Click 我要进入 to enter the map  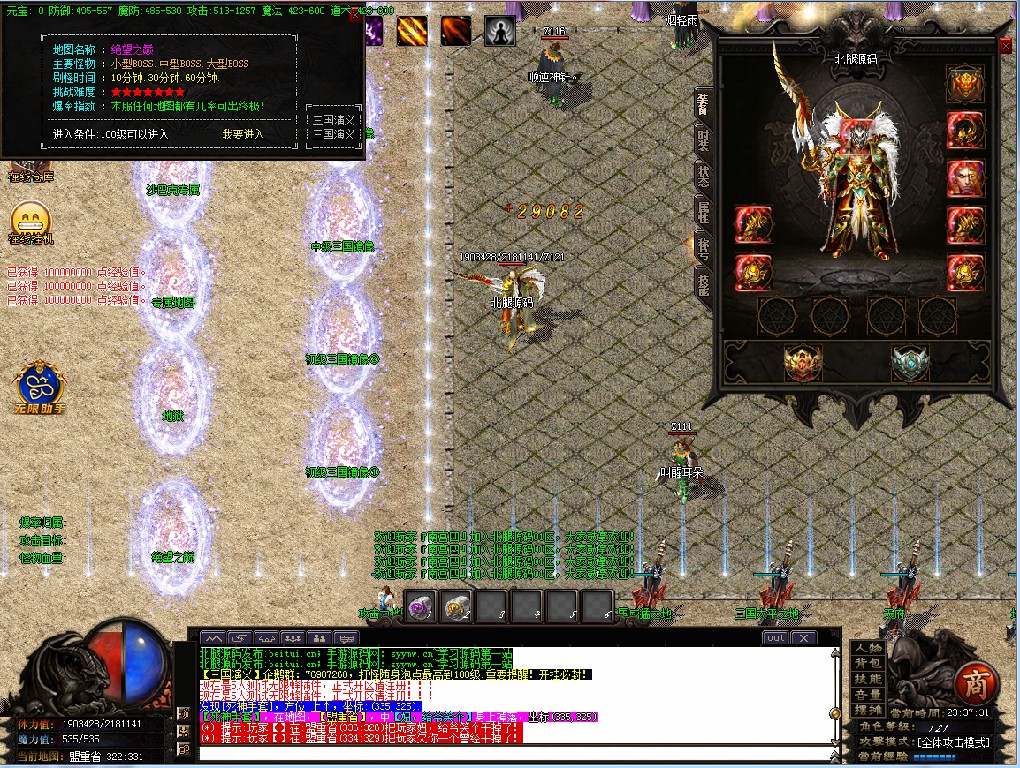tap(242, 134)
